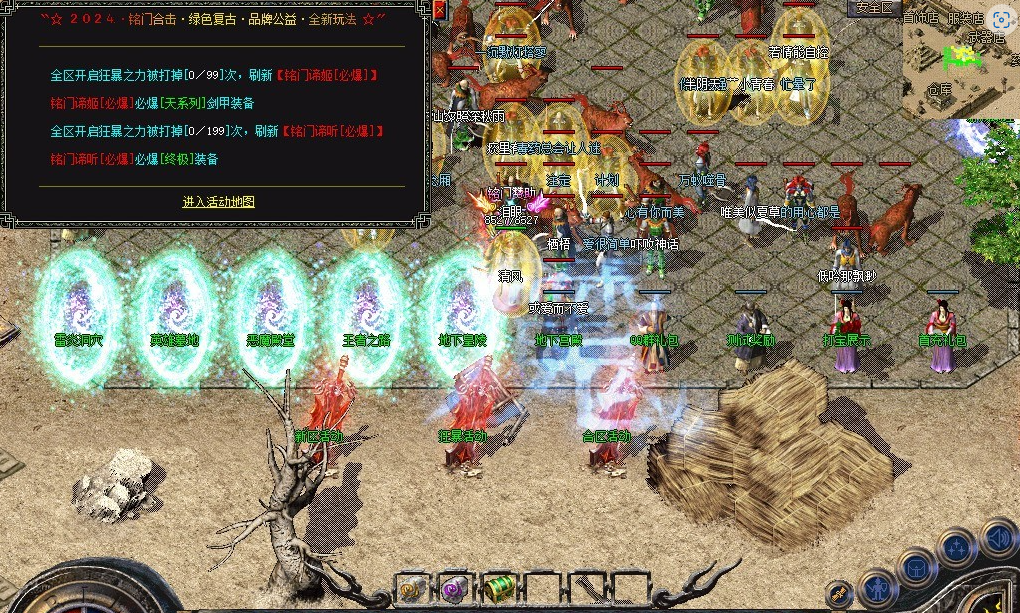Click the 进入活动地图 link

(x=218, y=202)
